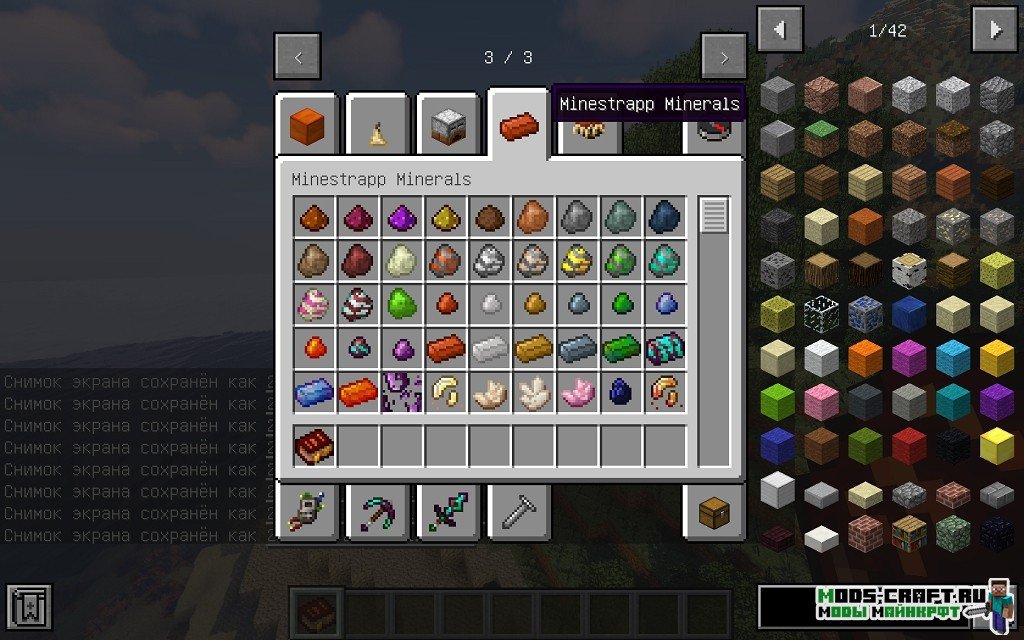Select the red book in the hotbar row
This screenshot has width=1024, height=640.
tap(314, 446)
